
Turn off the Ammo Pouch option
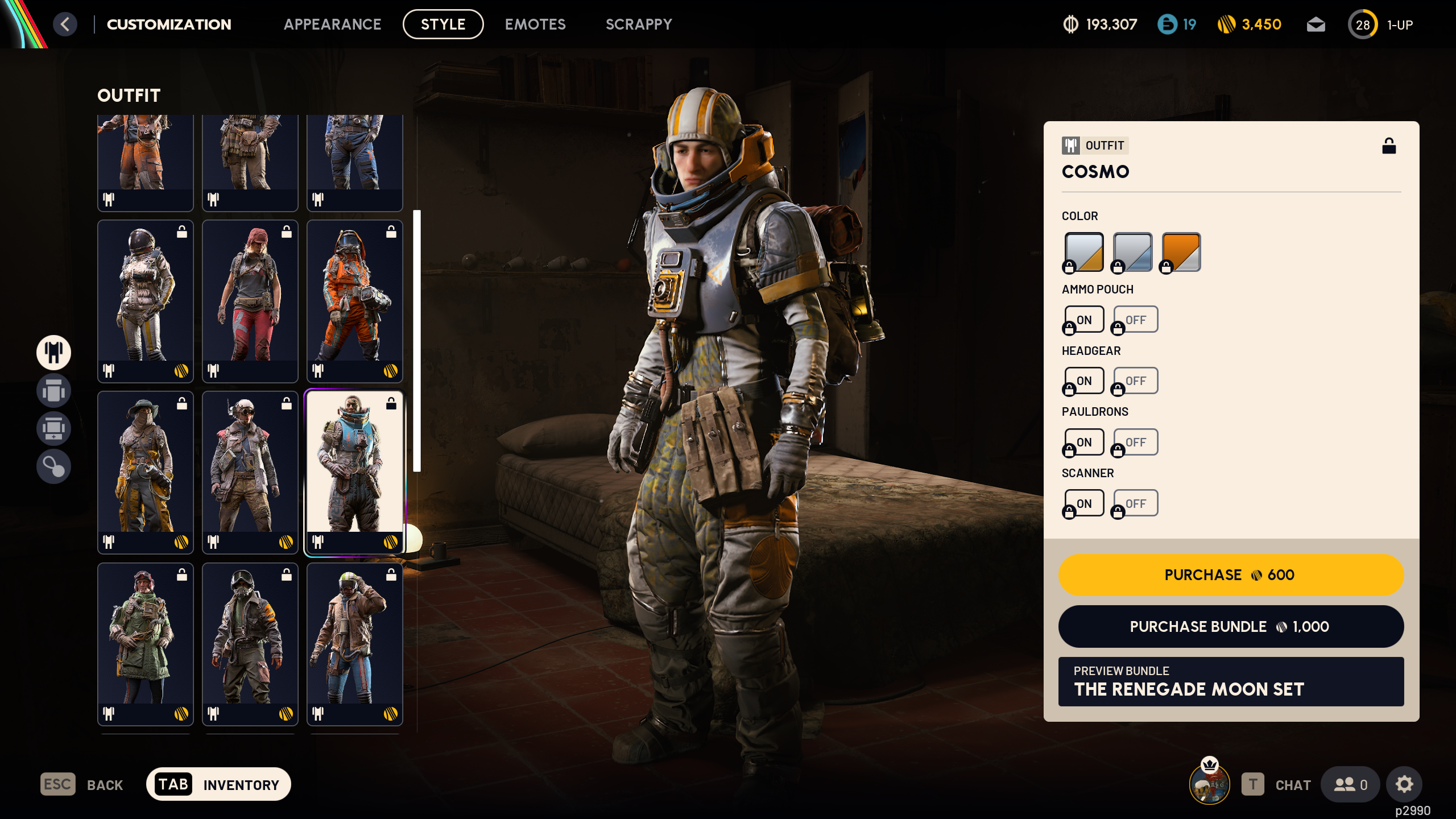pos(1135,319)
